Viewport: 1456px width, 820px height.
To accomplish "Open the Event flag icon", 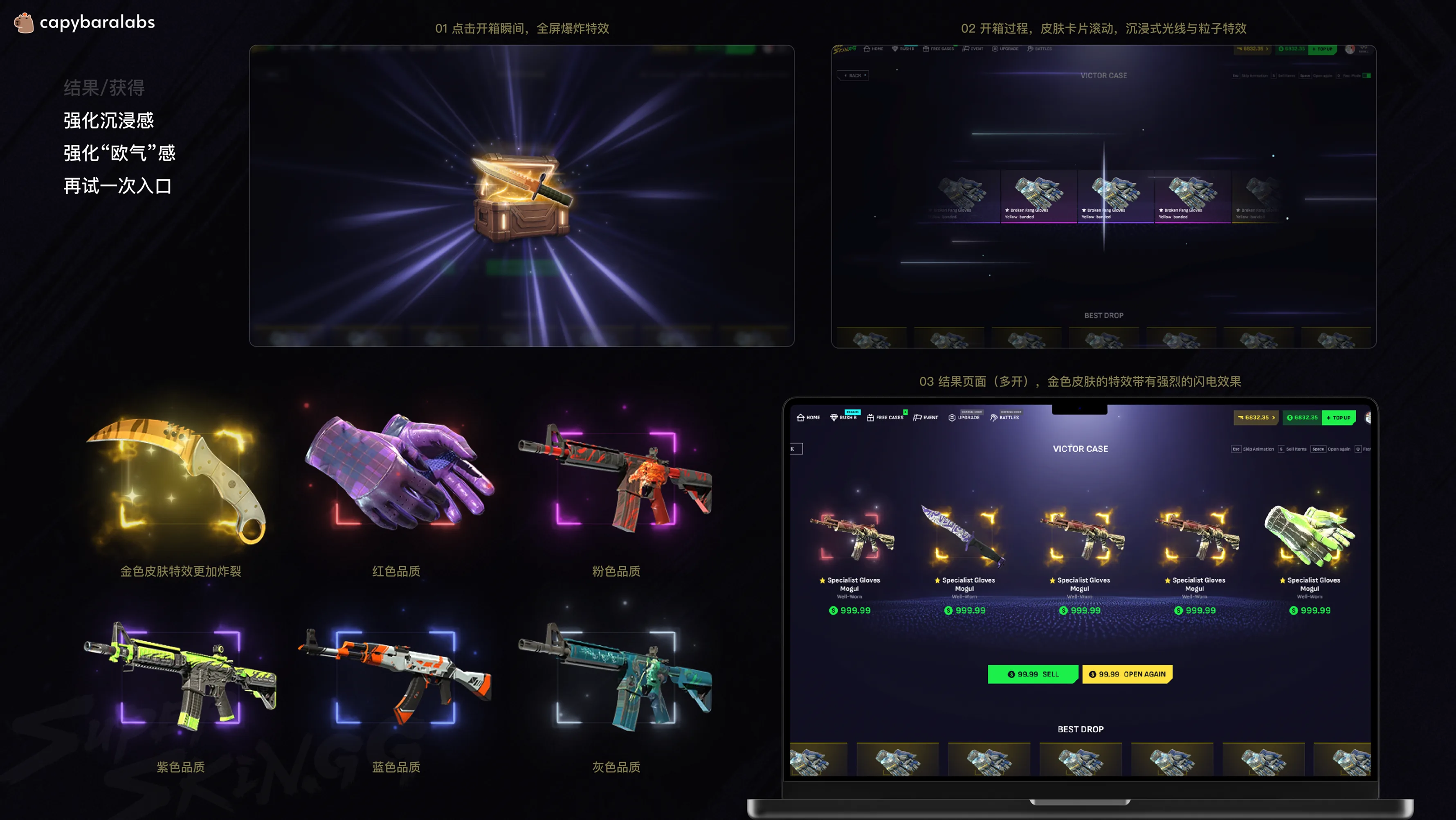I will click(966, 49).
